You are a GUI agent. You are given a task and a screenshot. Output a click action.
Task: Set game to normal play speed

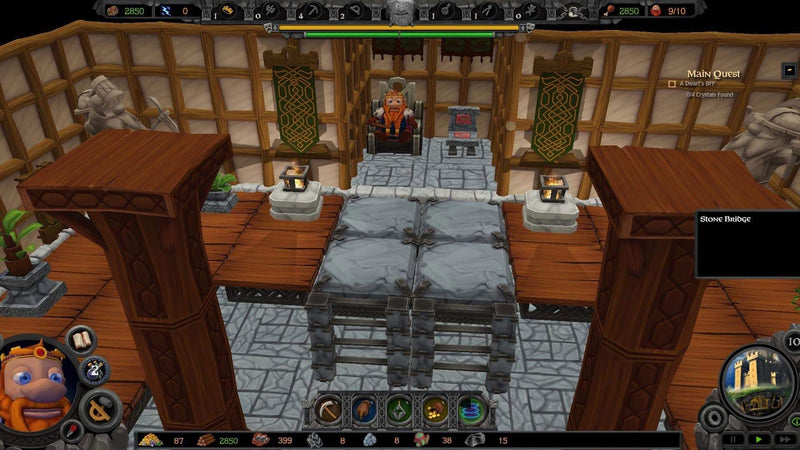pyautogui.click(x=758, y=438)
